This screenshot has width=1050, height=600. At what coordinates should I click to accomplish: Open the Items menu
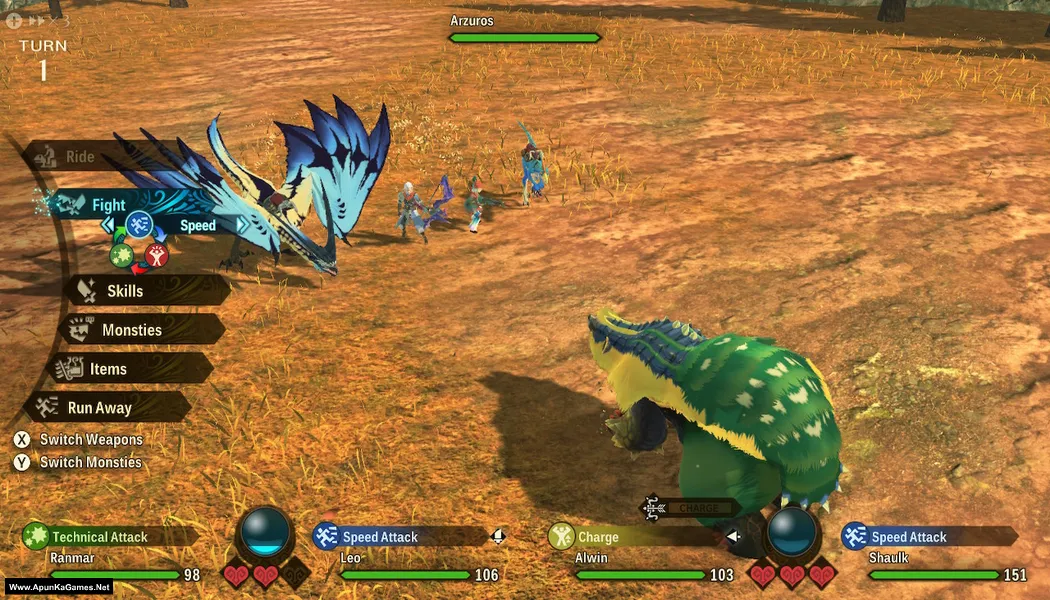click(x=108, y=369)
